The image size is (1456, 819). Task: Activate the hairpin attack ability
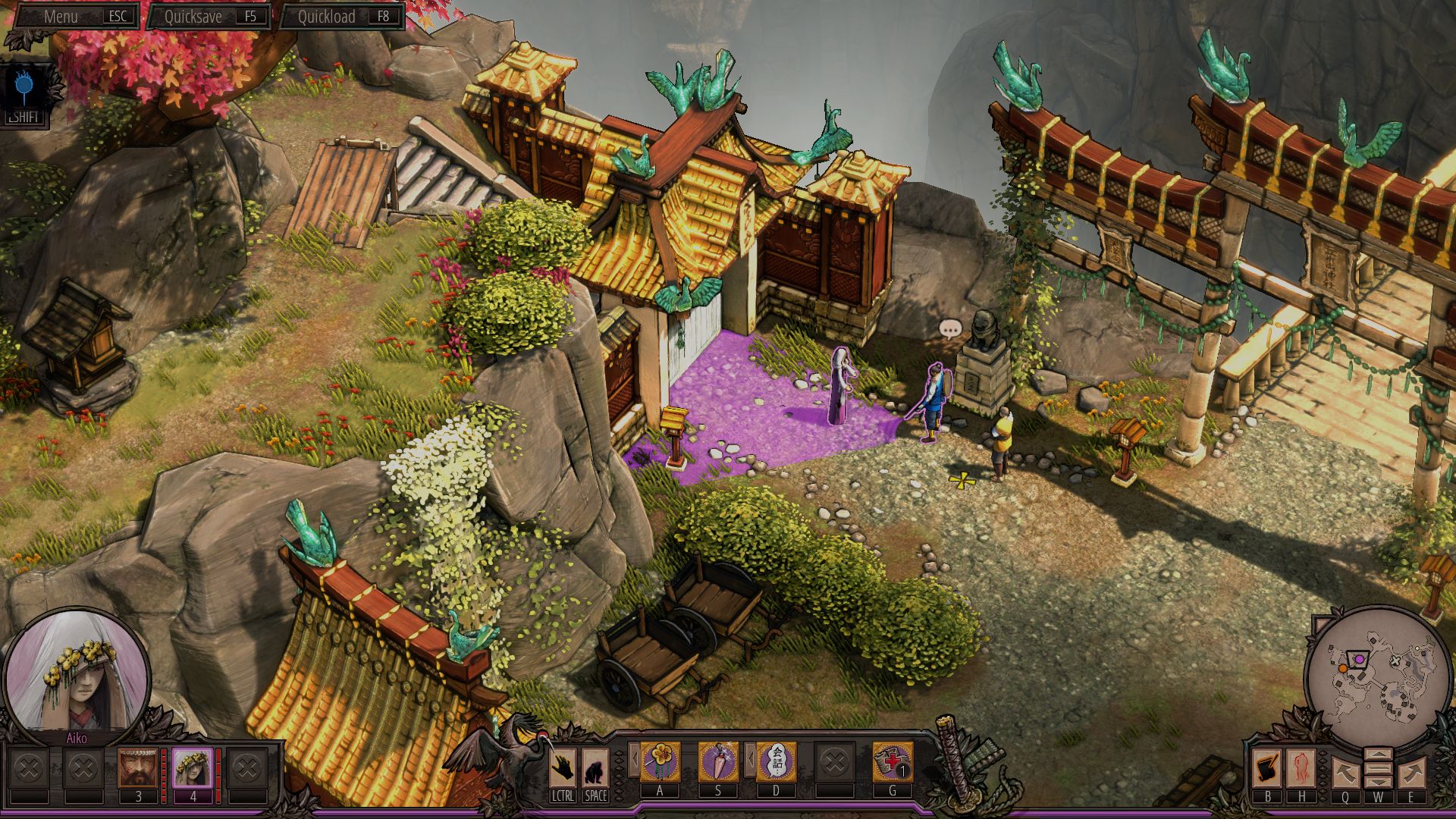tap(717, 761)
